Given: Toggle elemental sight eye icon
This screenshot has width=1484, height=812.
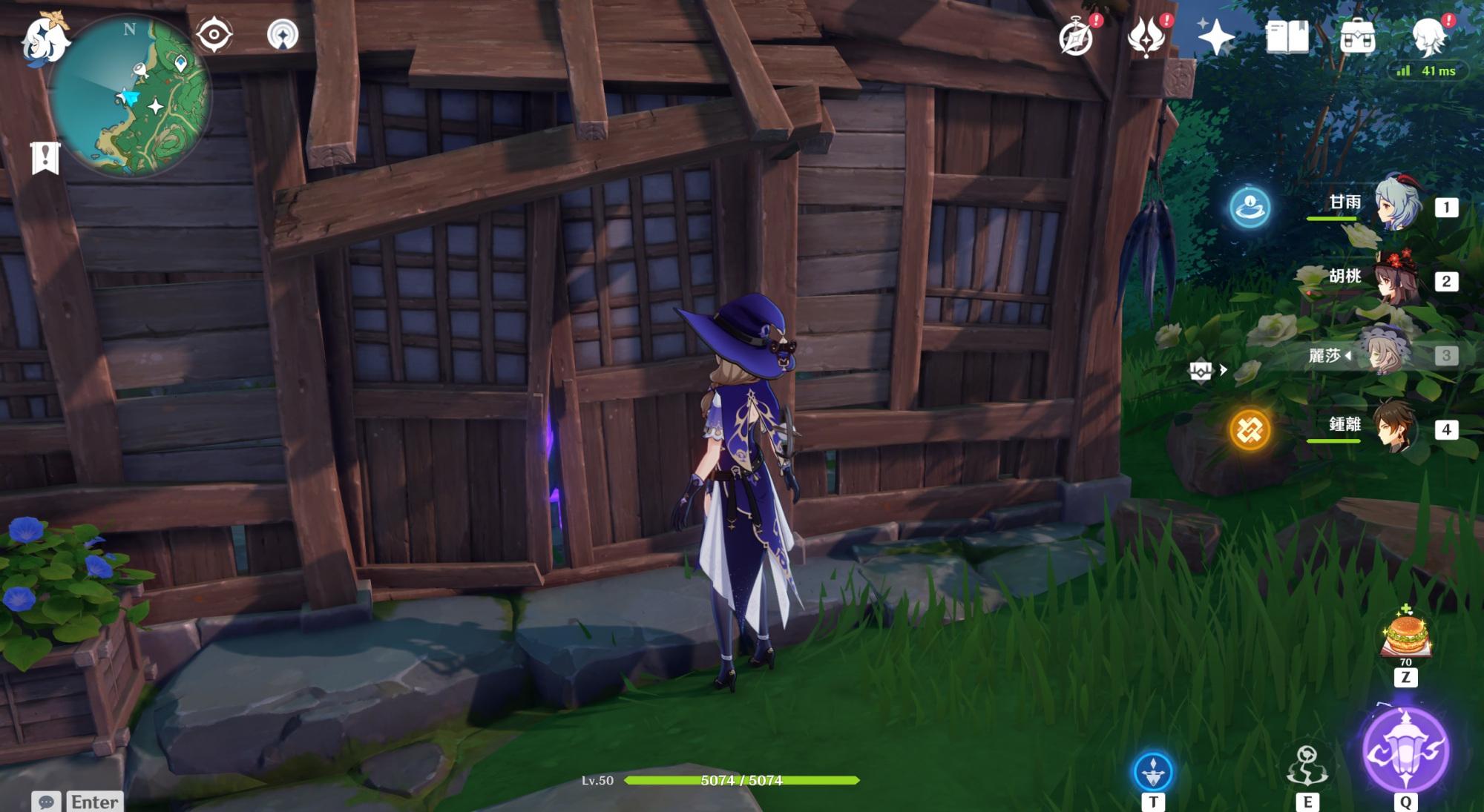Looking at the screenshot, I should 214,34.
